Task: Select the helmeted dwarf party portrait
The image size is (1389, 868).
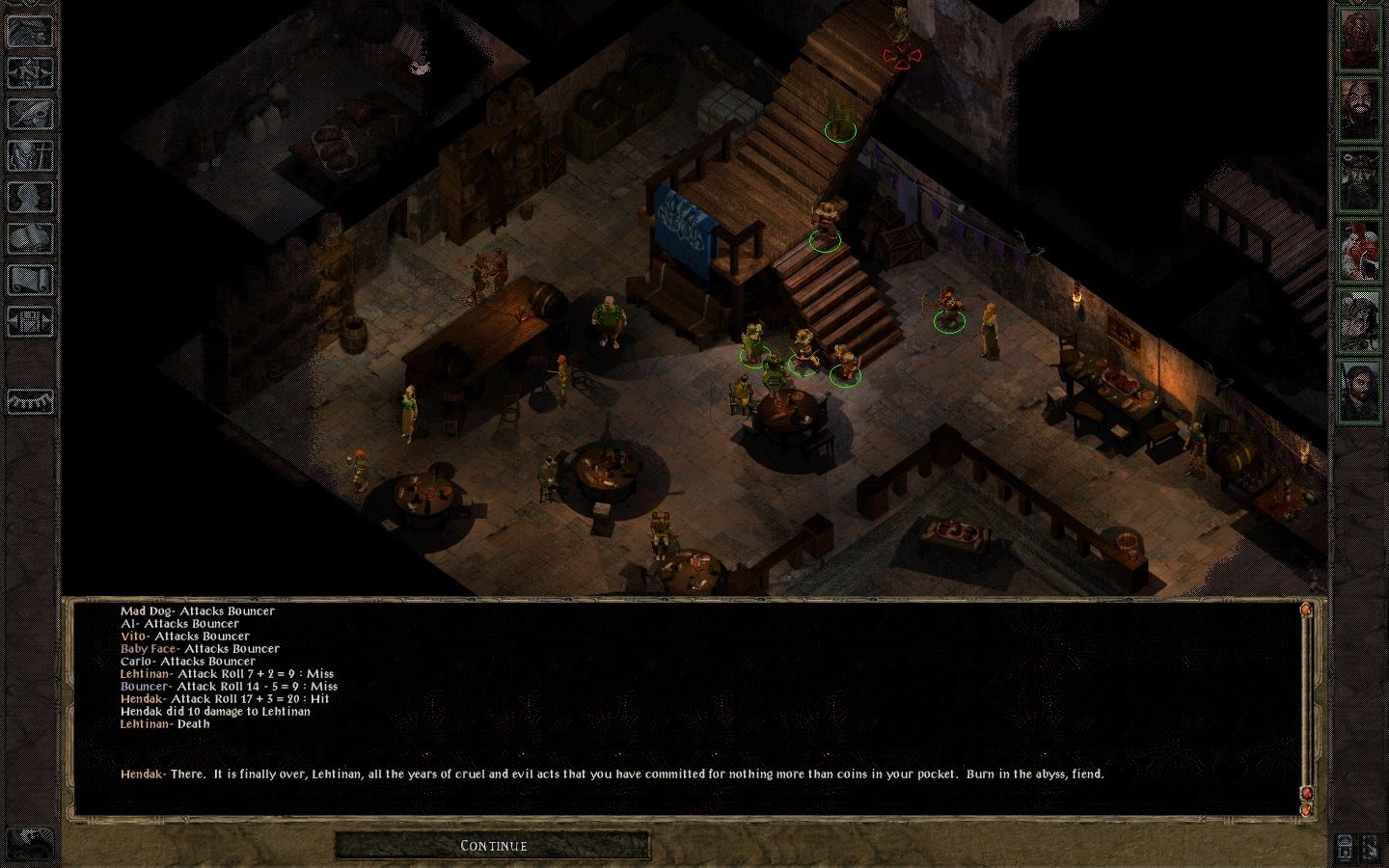Action: [x=1359, y=179]
